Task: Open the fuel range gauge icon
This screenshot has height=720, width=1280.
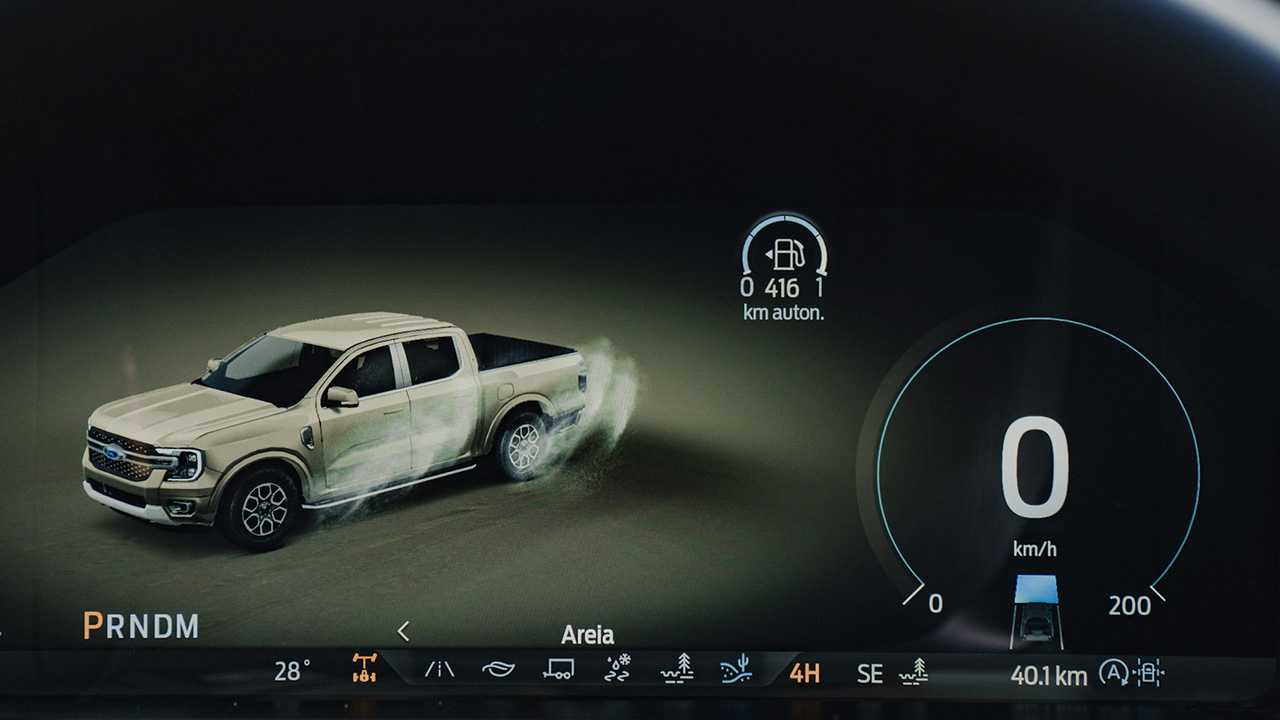Action: tap(785, 255)
